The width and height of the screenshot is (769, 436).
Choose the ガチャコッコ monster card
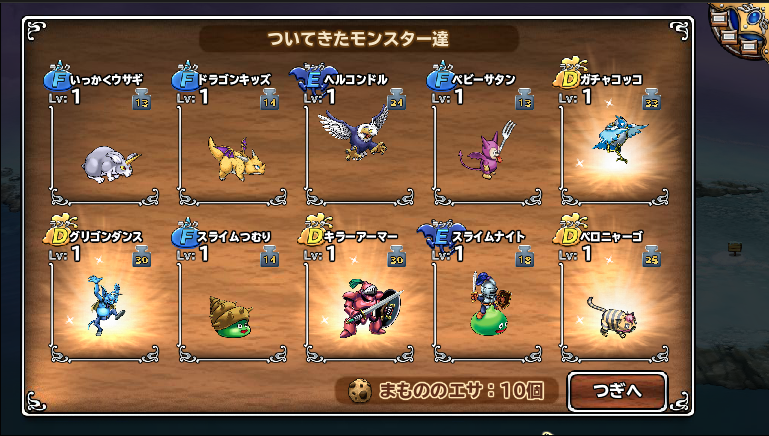pyautogui.click(x=617, y=150)
